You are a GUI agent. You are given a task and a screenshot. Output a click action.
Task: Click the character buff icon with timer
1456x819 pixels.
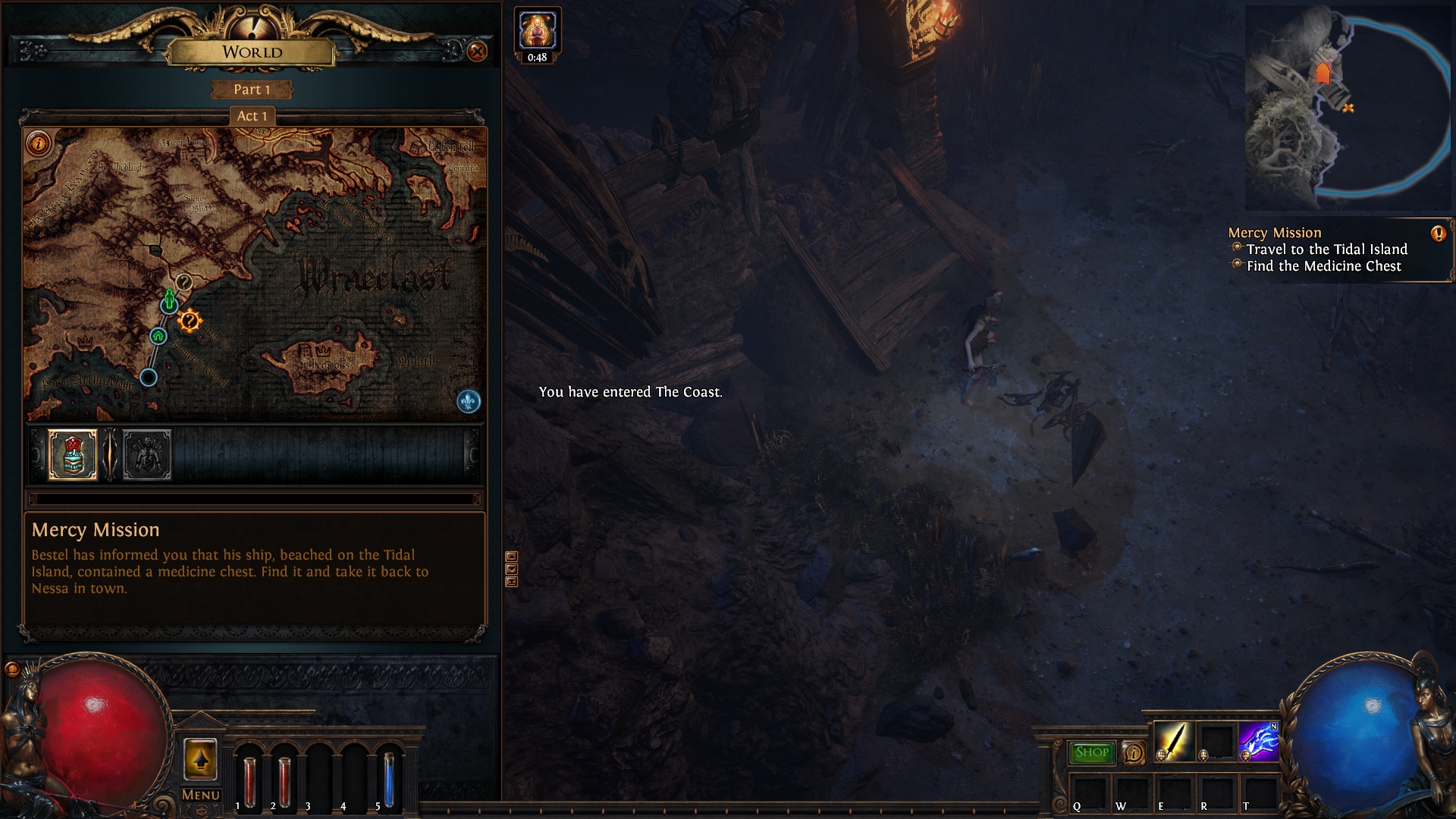(537, 30)
